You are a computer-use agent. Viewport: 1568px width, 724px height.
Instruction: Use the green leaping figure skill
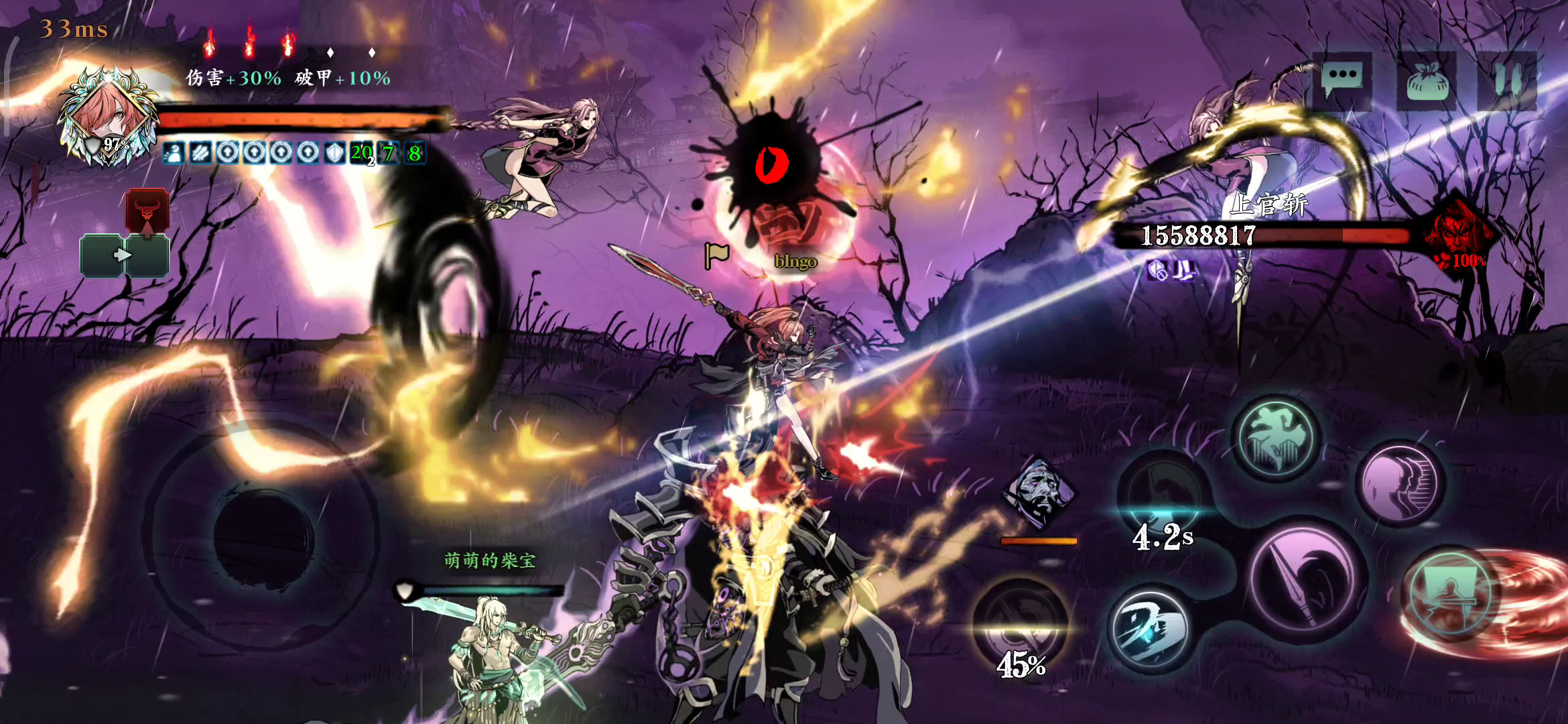(x=1276, y=438)
